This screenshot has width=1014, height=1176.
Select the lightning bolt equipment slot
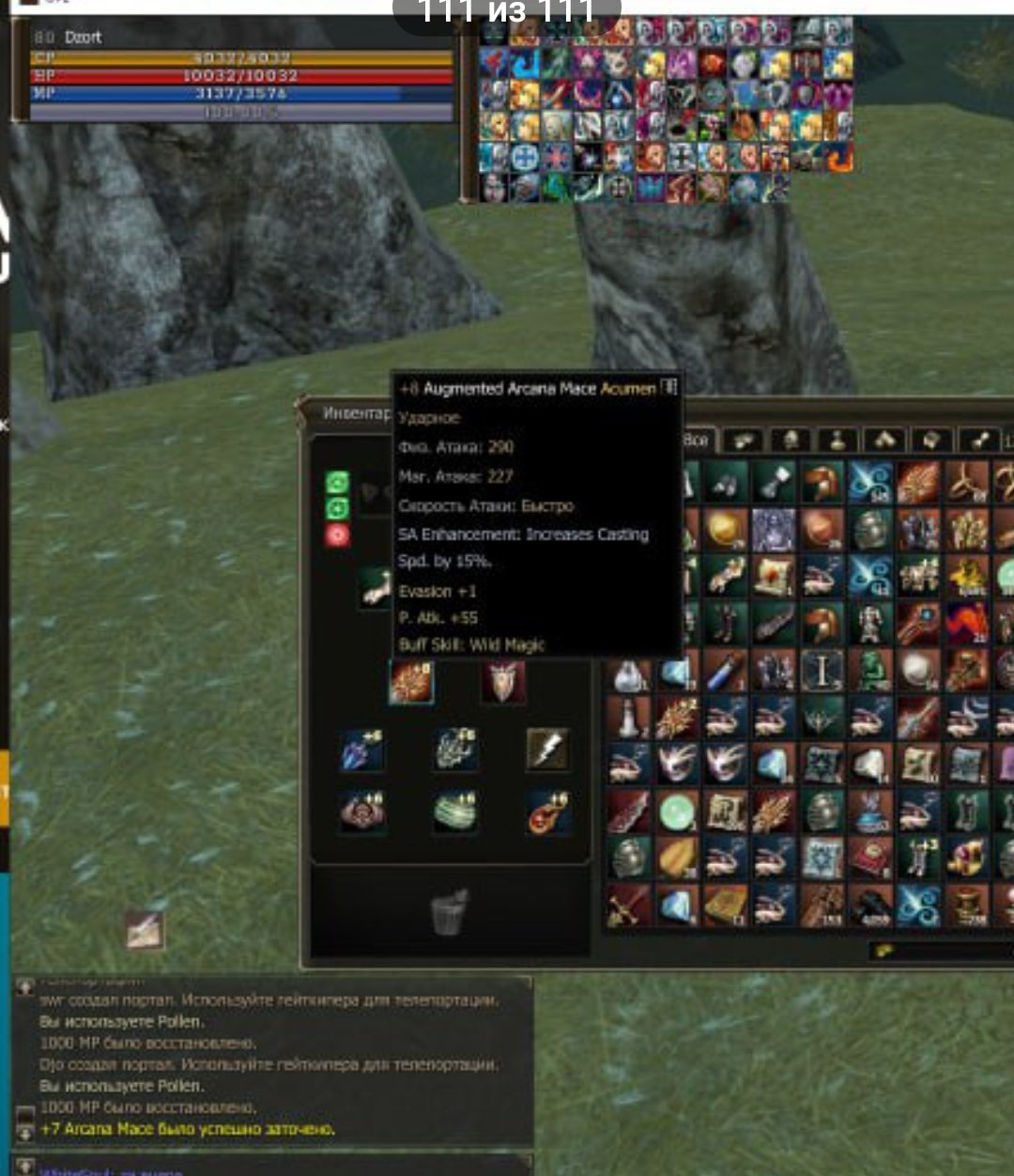(x=546, y=750)
